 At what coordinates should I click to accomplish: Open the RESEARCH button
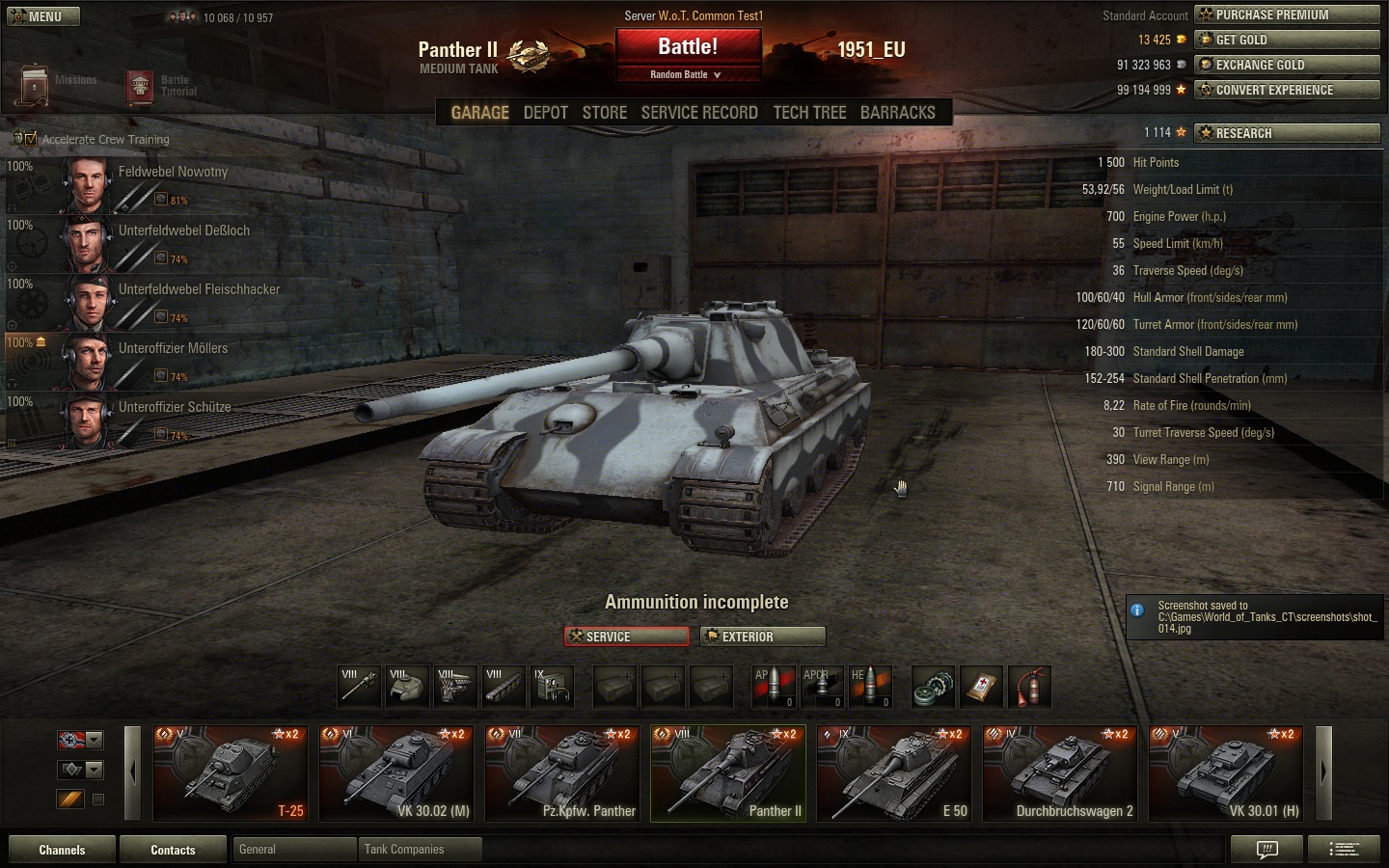pyautogui.click(x=1287, y=133)
